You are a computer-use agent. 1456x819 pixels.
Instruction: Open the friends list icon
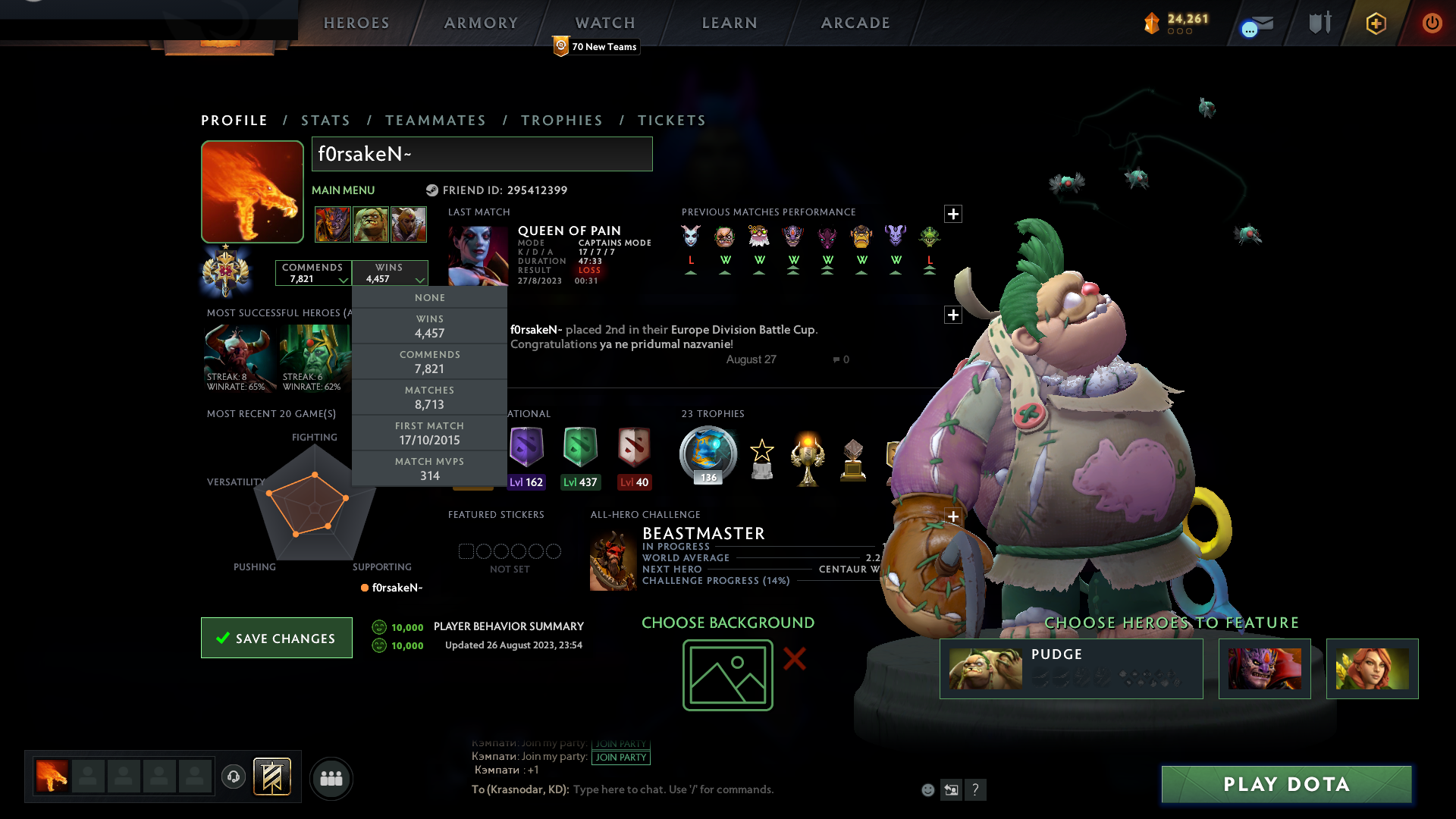[x=331, y=778]
